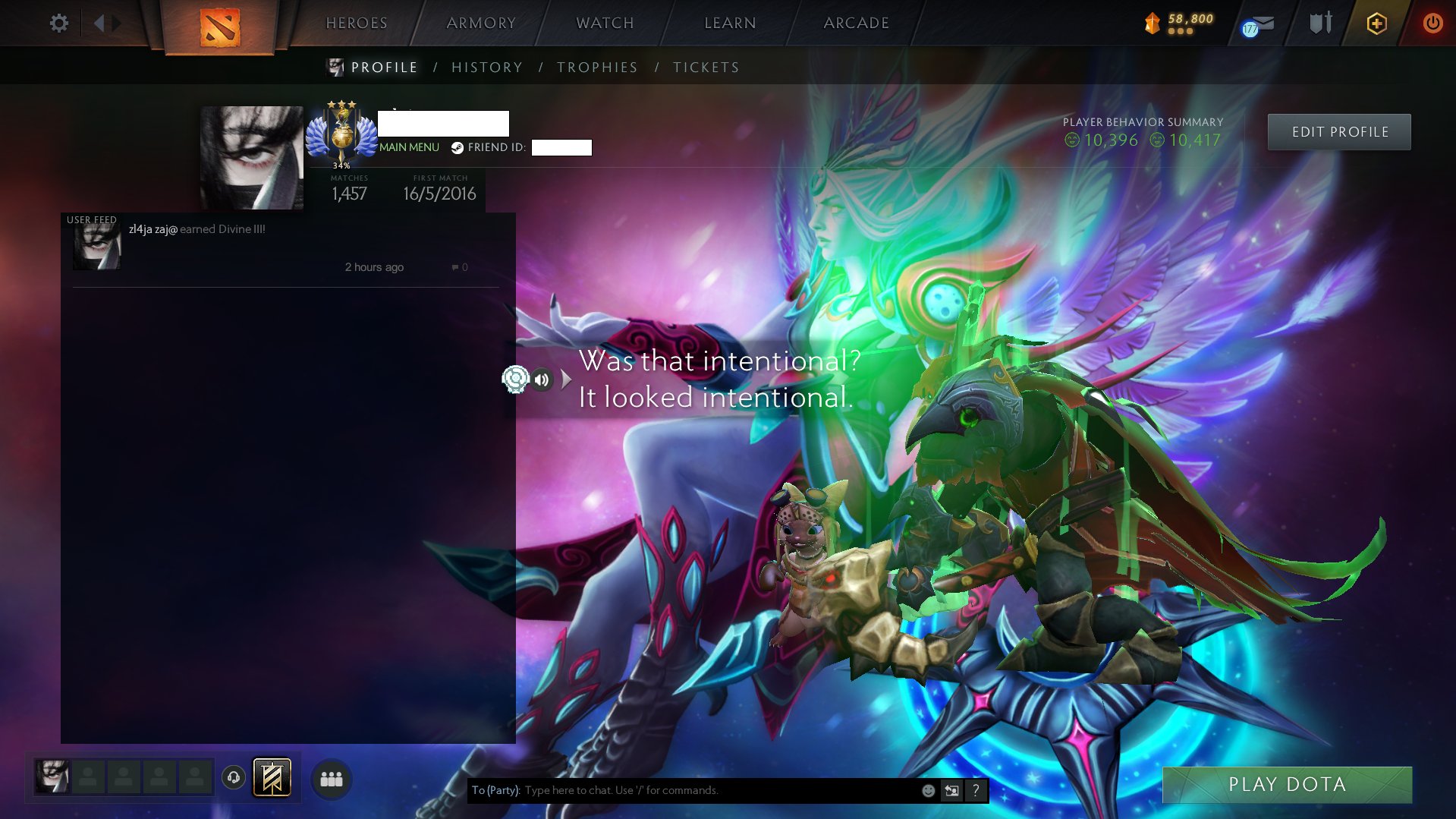The width and height of the screenshot is (1456, 819).
Task: Expand the plus icon in the top bar
Action: [1376, 23]
